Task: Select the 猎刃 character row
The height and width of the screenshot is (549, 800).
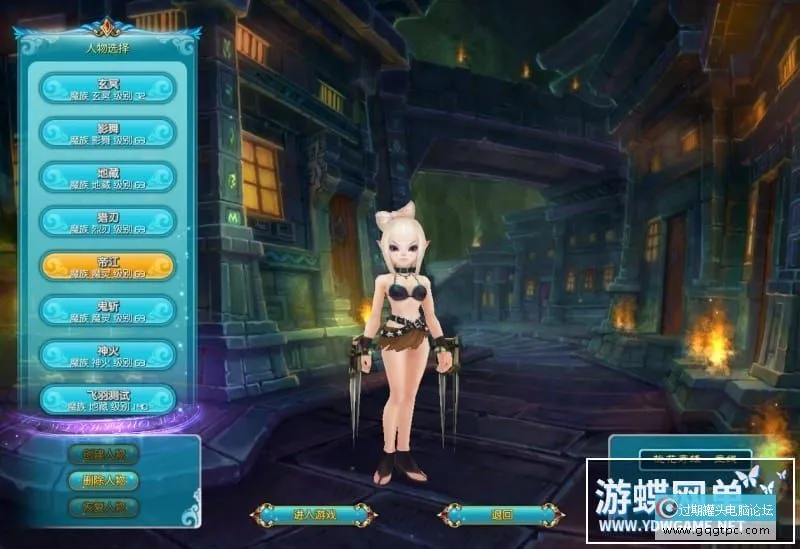Action: coord(107,221)
